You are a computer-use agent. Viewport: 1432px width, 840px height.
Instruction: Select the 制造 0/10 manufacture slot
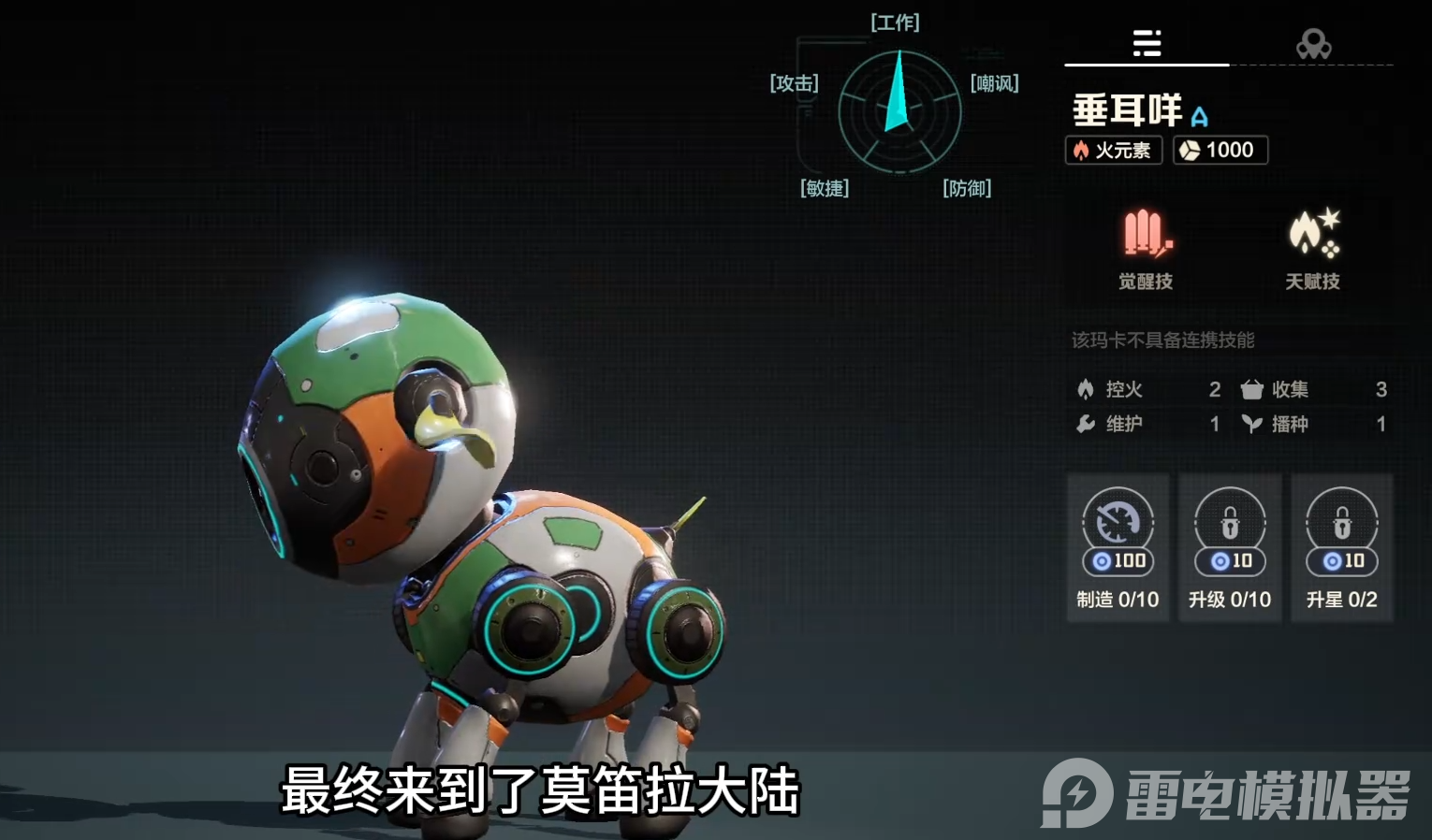[x=1118, y=547]
